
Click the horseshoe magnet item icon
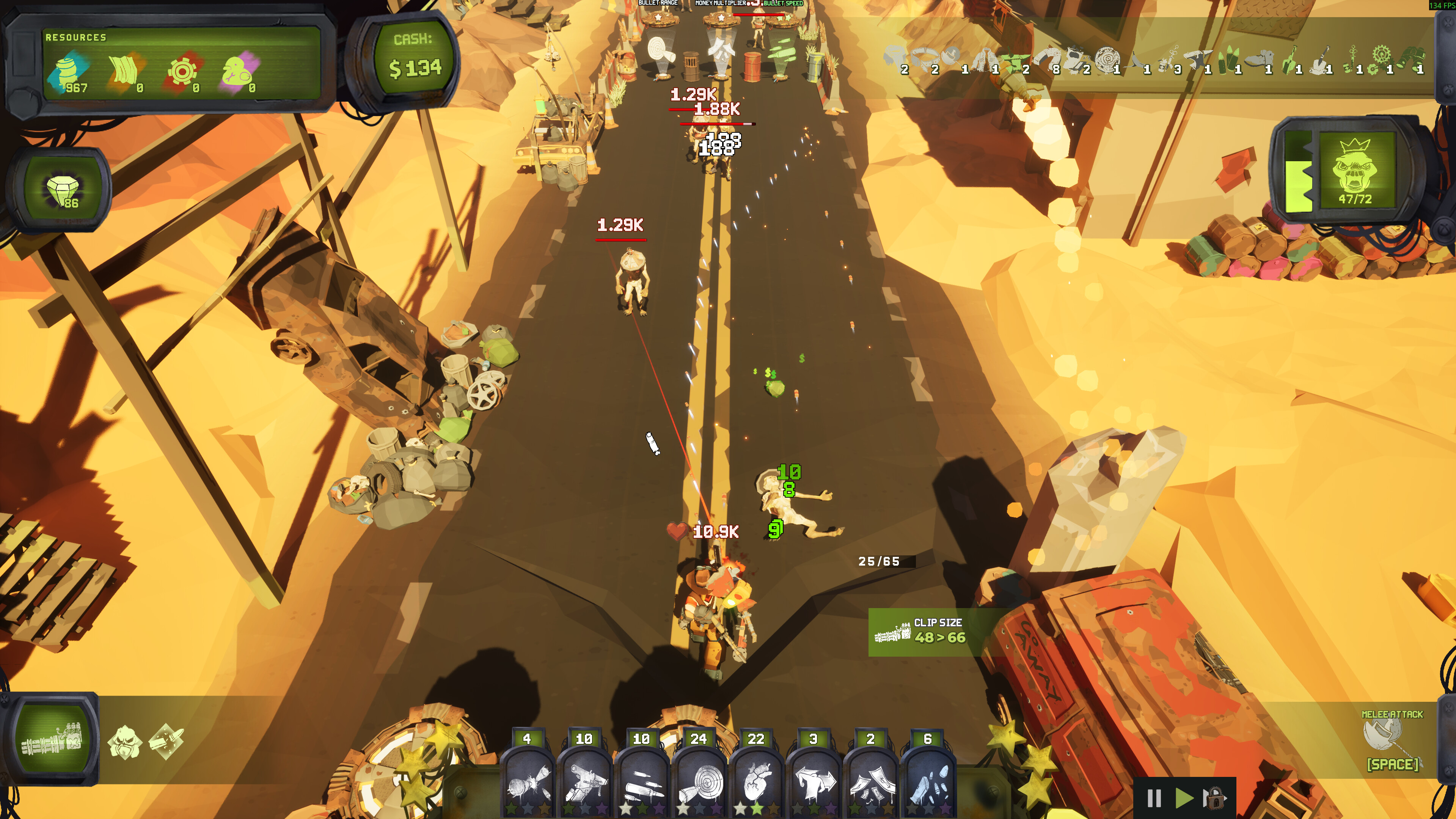pyautogui.click(x=1048, y=59)
